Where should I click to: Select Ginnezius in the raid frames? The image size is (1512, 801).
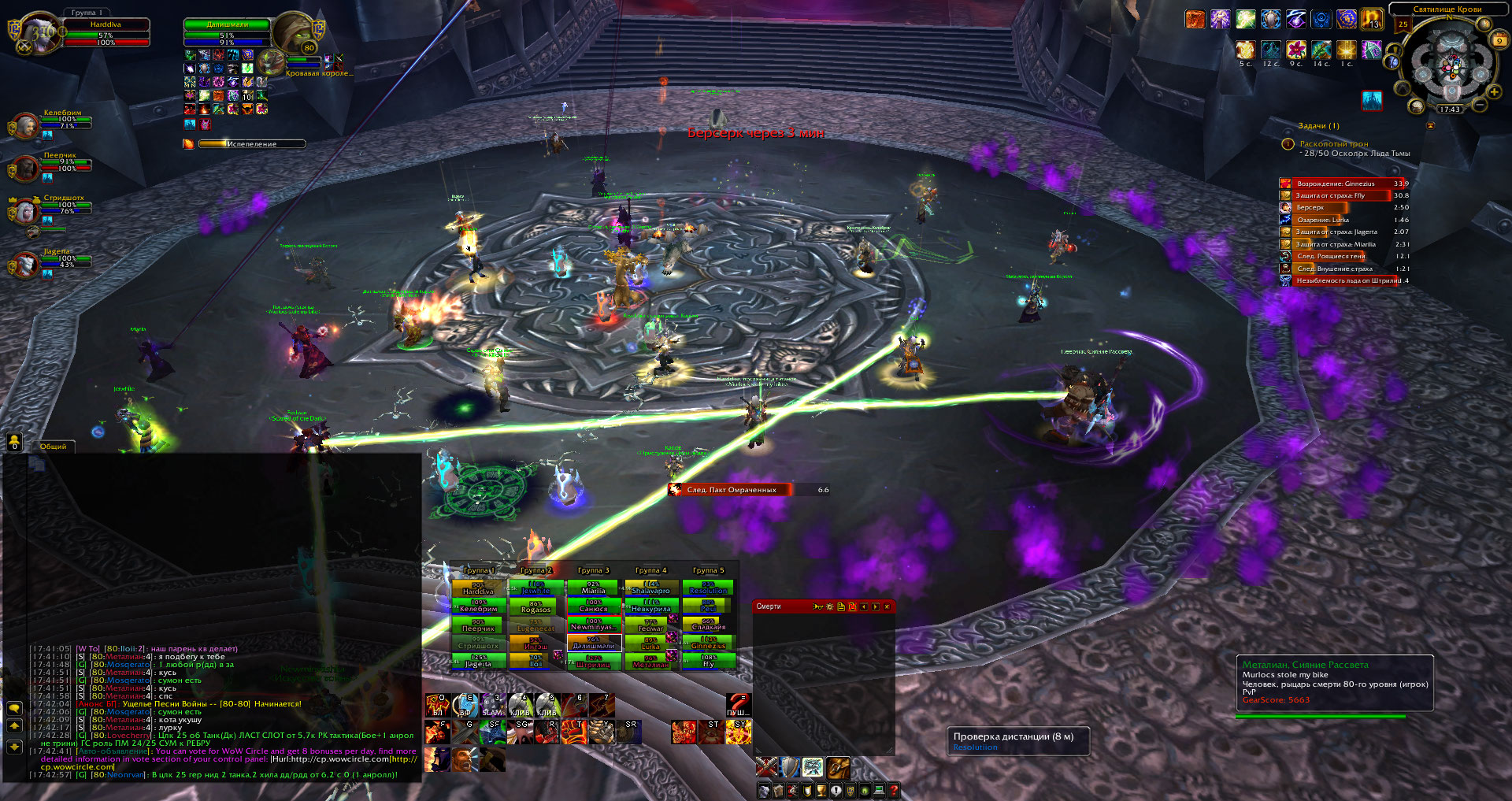pyautogui.click(x=708, y=643)
